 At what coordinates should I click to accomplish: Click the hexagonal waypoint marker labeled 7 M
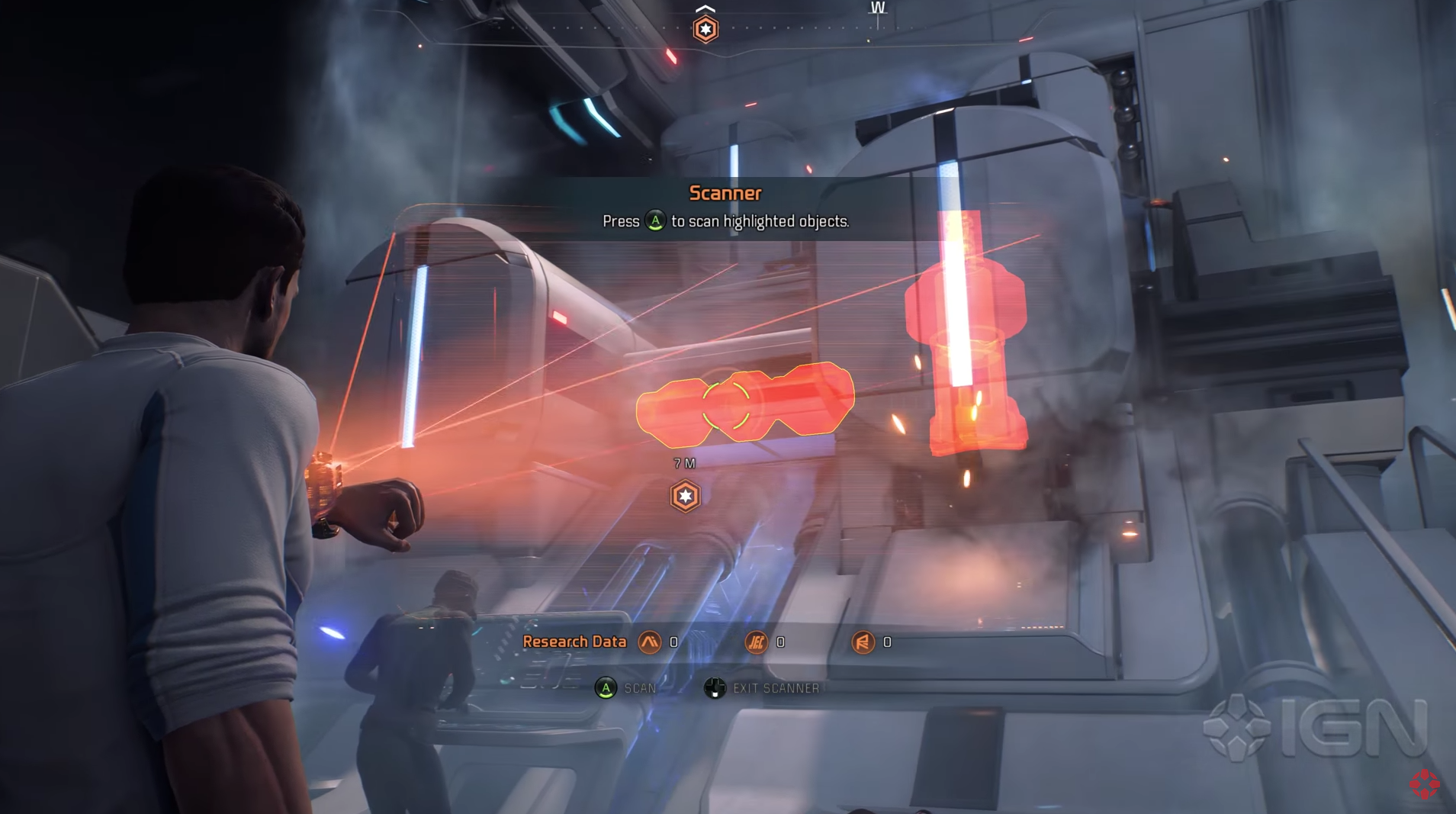685,496
